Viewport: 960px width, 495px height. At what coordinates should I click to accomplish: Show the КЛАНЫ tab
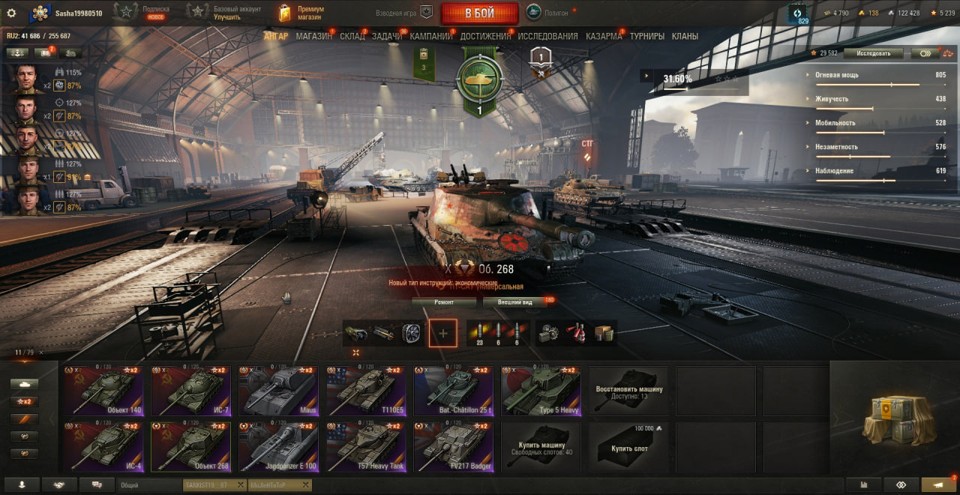[685, 36]
